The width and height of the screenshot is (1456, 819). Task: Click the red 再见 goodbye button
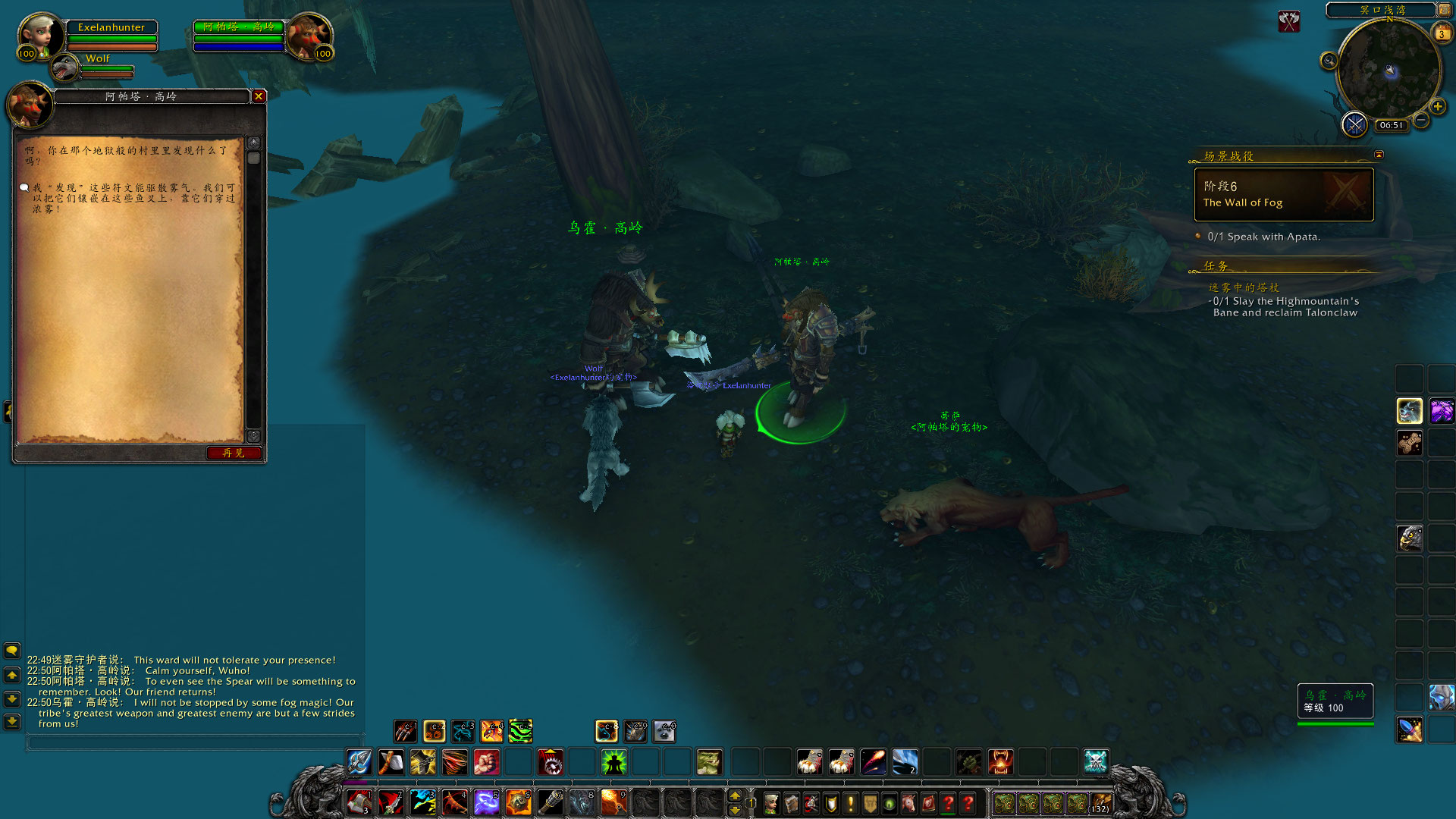(x=234, y=453)
